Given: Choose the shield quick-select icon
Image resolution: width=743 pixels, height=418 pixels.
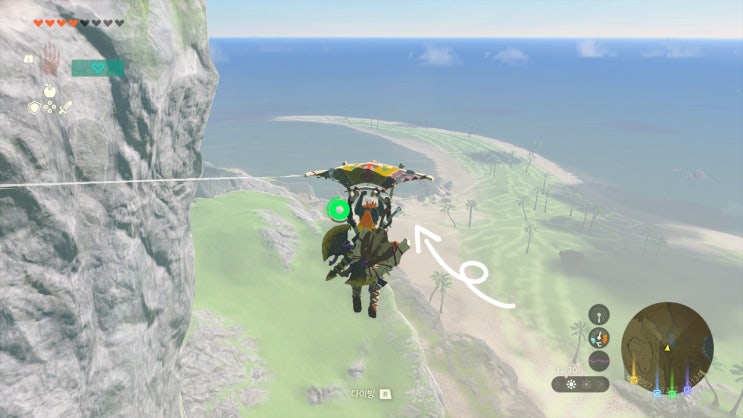Looking at the screenshot, I should click(x=35, y=106).
